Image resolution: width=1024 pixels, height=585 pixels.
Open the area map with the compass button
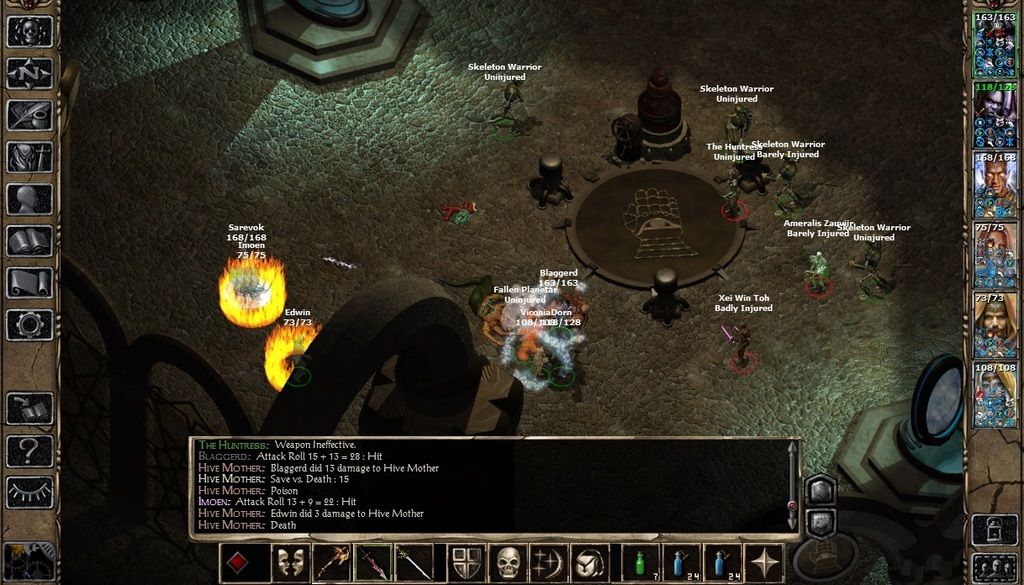click(30, 73)
